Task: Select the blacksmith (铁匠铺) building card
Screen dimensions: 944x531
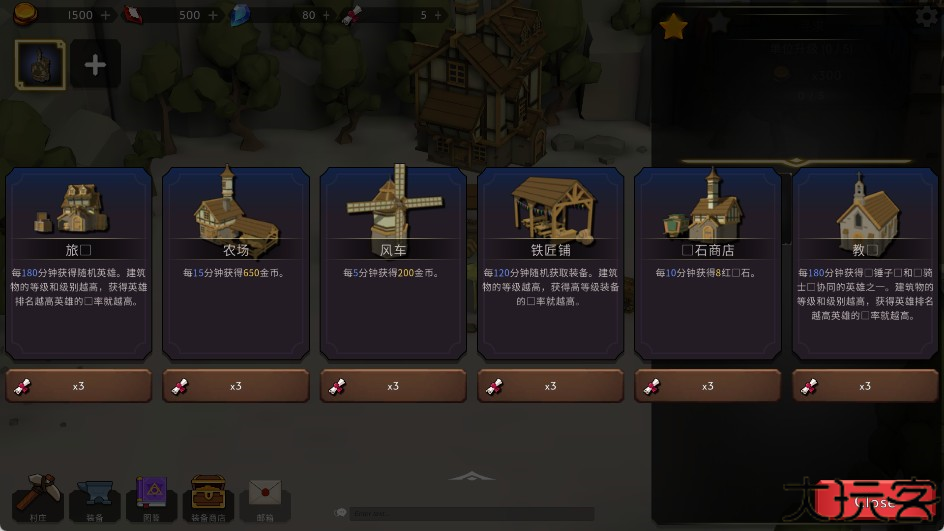Action: [x=551, y=263]
